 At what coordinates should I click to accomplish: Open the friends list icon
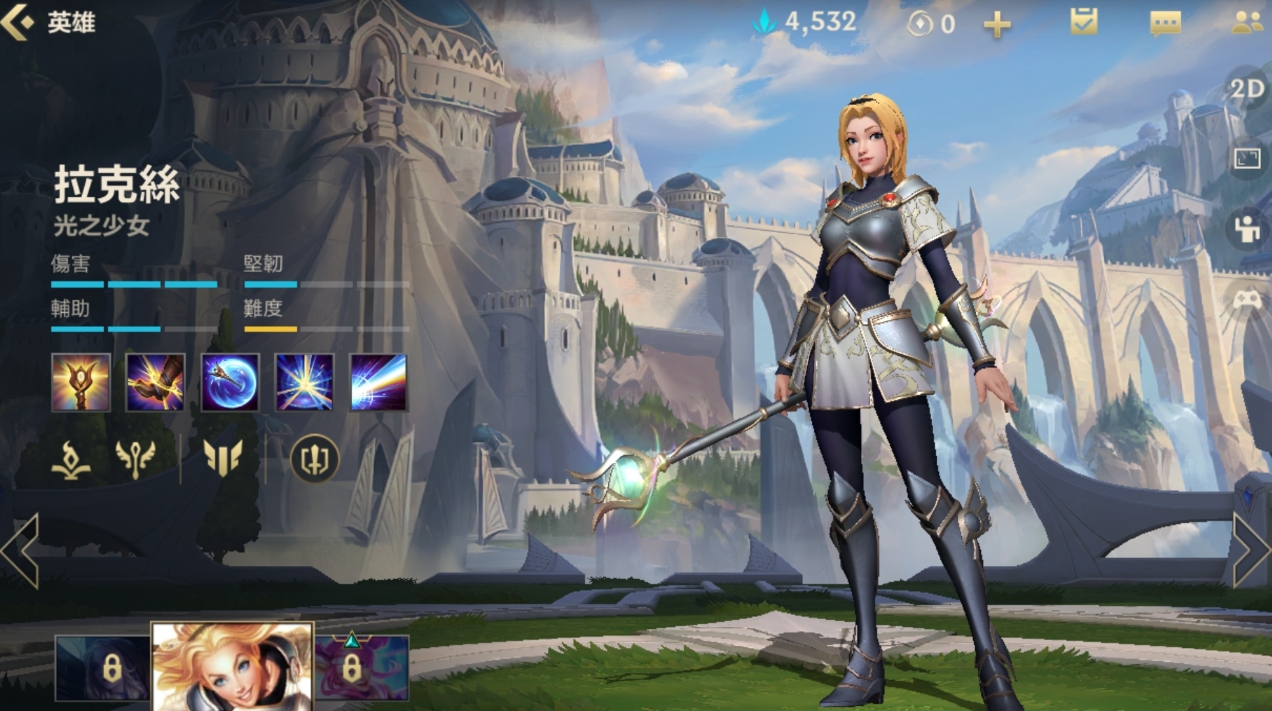click(x=1246, y=22)
